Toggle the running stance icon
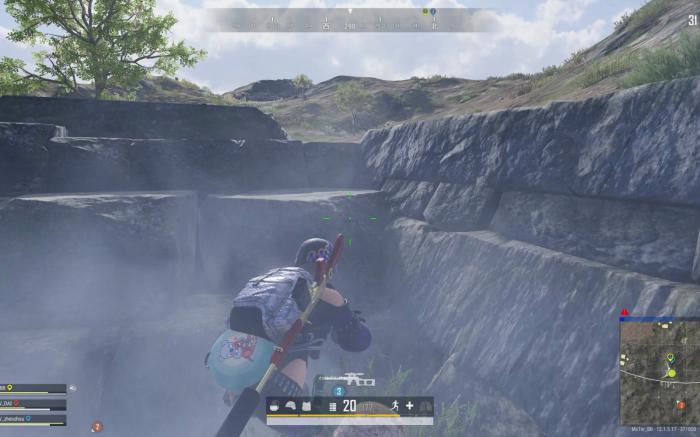This screenshot has width=700, height=437. pos(395,406)
